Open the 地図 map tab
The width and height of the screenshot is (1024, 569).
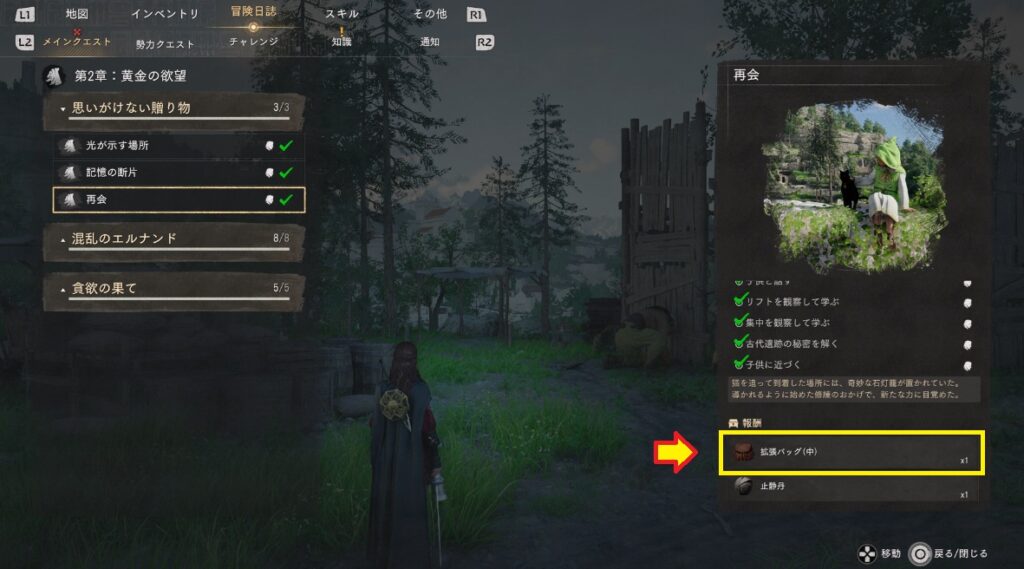(76, 14)
